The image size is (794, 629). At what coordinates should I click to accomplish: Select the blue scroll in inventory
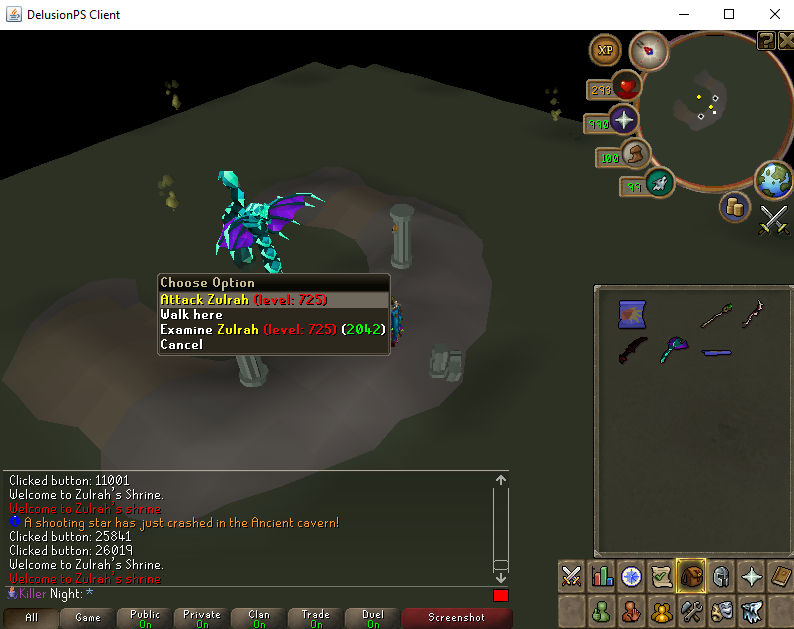coord(631,315)
